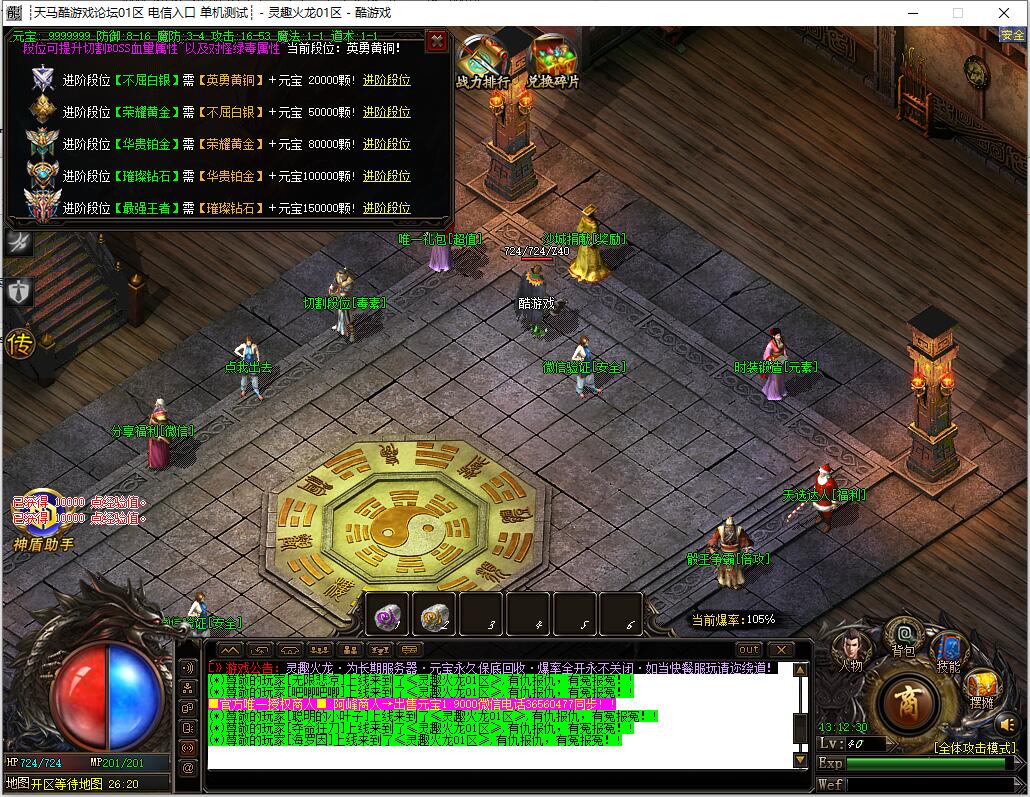Open the 背包 backpack

pyautogui.click(x=904, y=635)
